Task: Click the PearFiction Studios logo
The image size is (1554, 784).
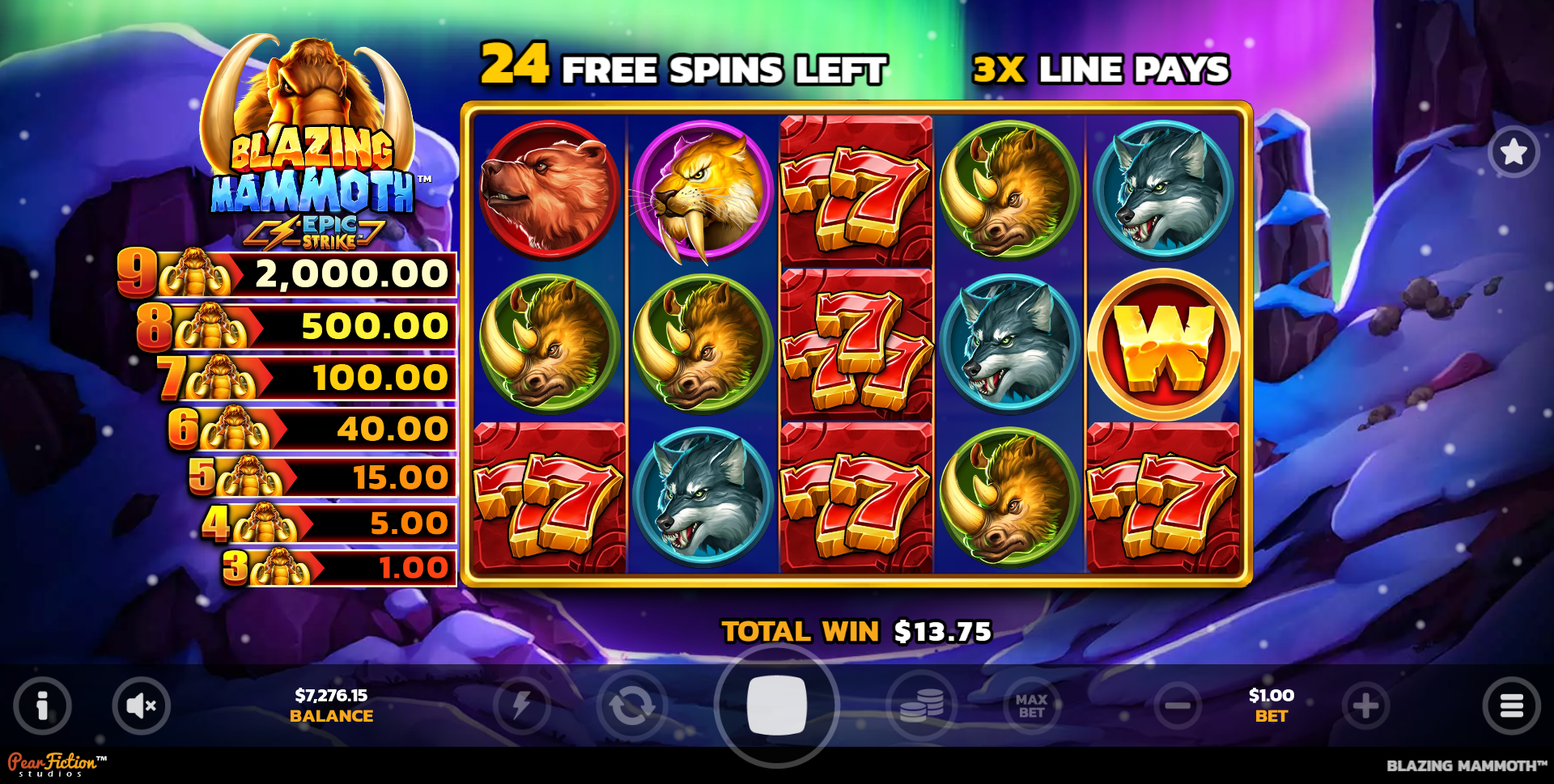Action: coord(53,764)
